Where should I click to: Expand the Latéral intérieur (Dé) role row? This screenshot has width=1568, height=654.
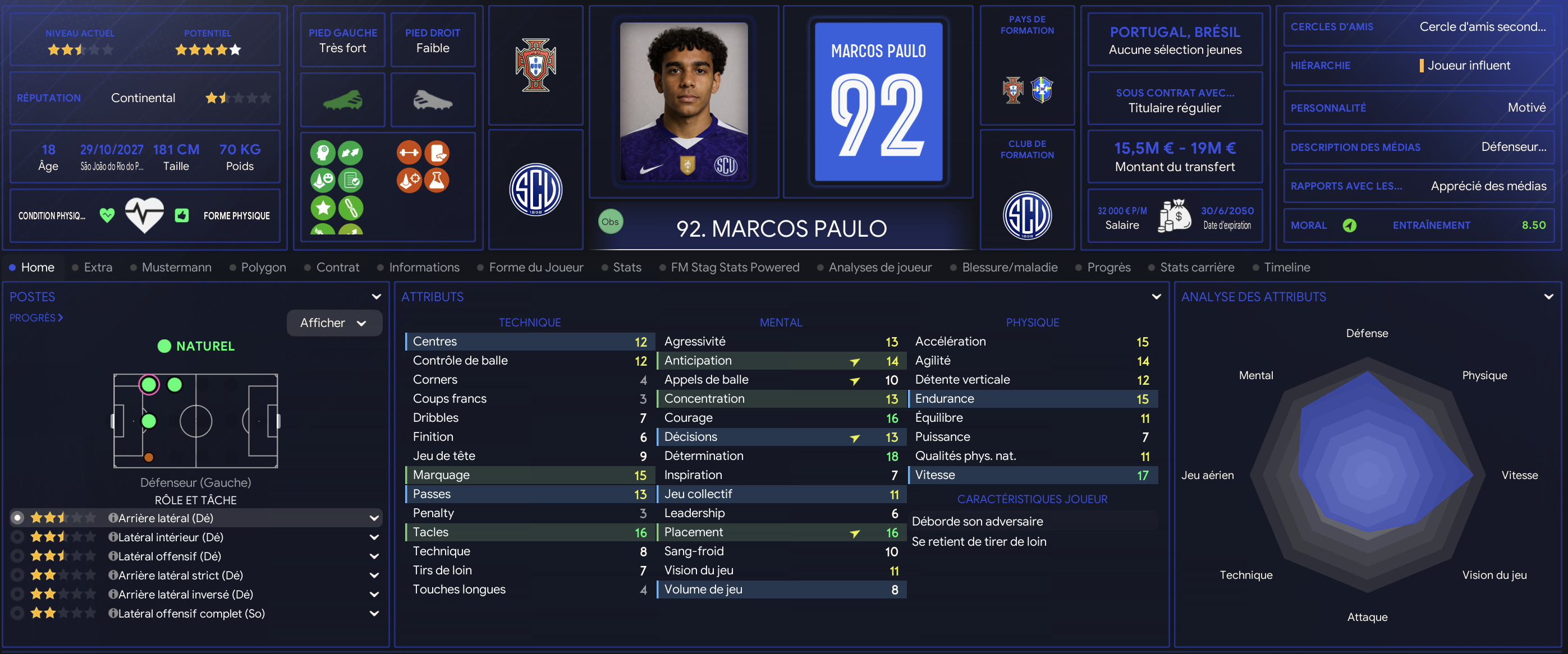(374, 537)
